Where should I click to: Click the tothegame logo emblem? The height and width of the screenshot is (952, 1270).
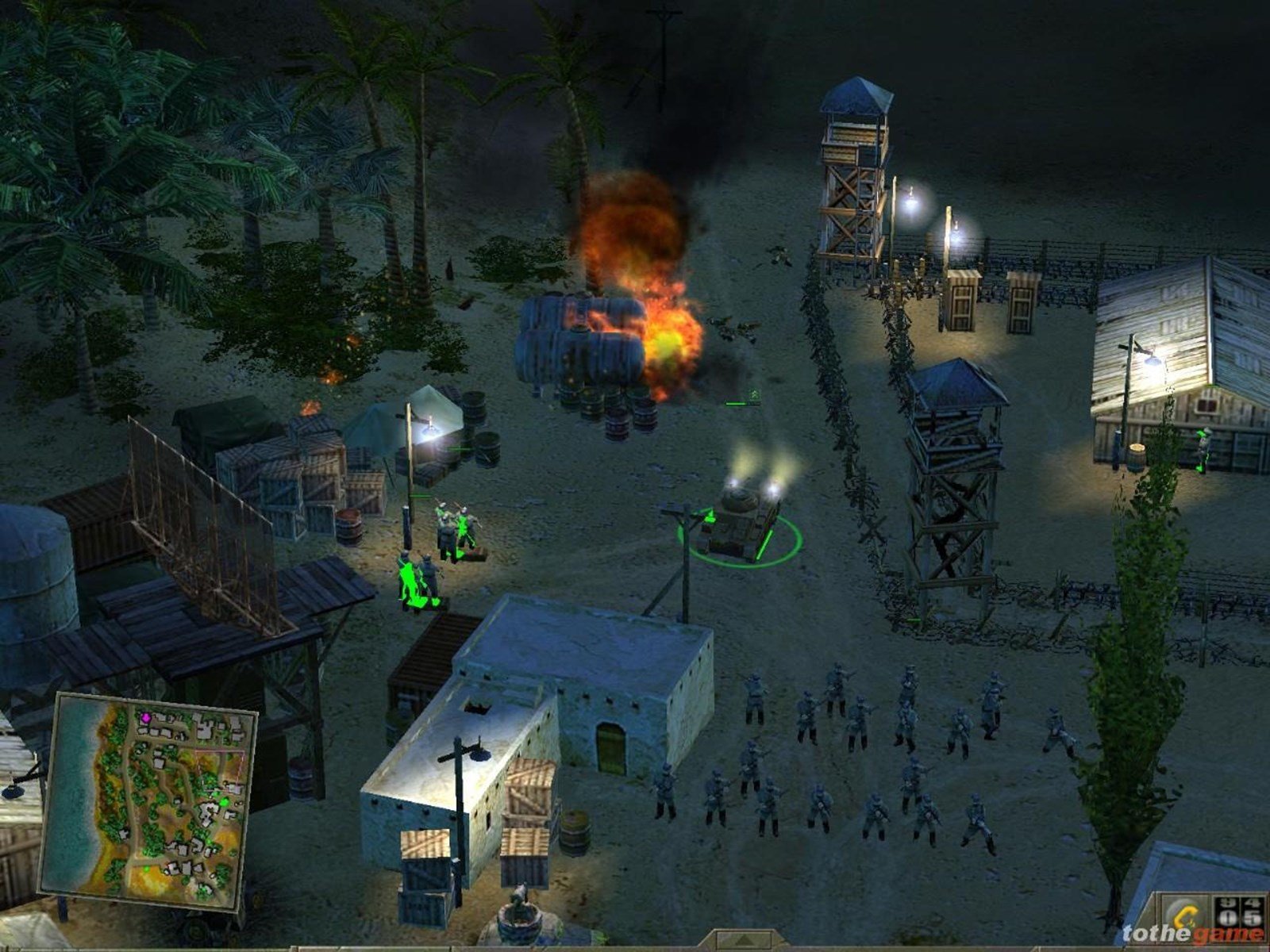(1184, 914)
